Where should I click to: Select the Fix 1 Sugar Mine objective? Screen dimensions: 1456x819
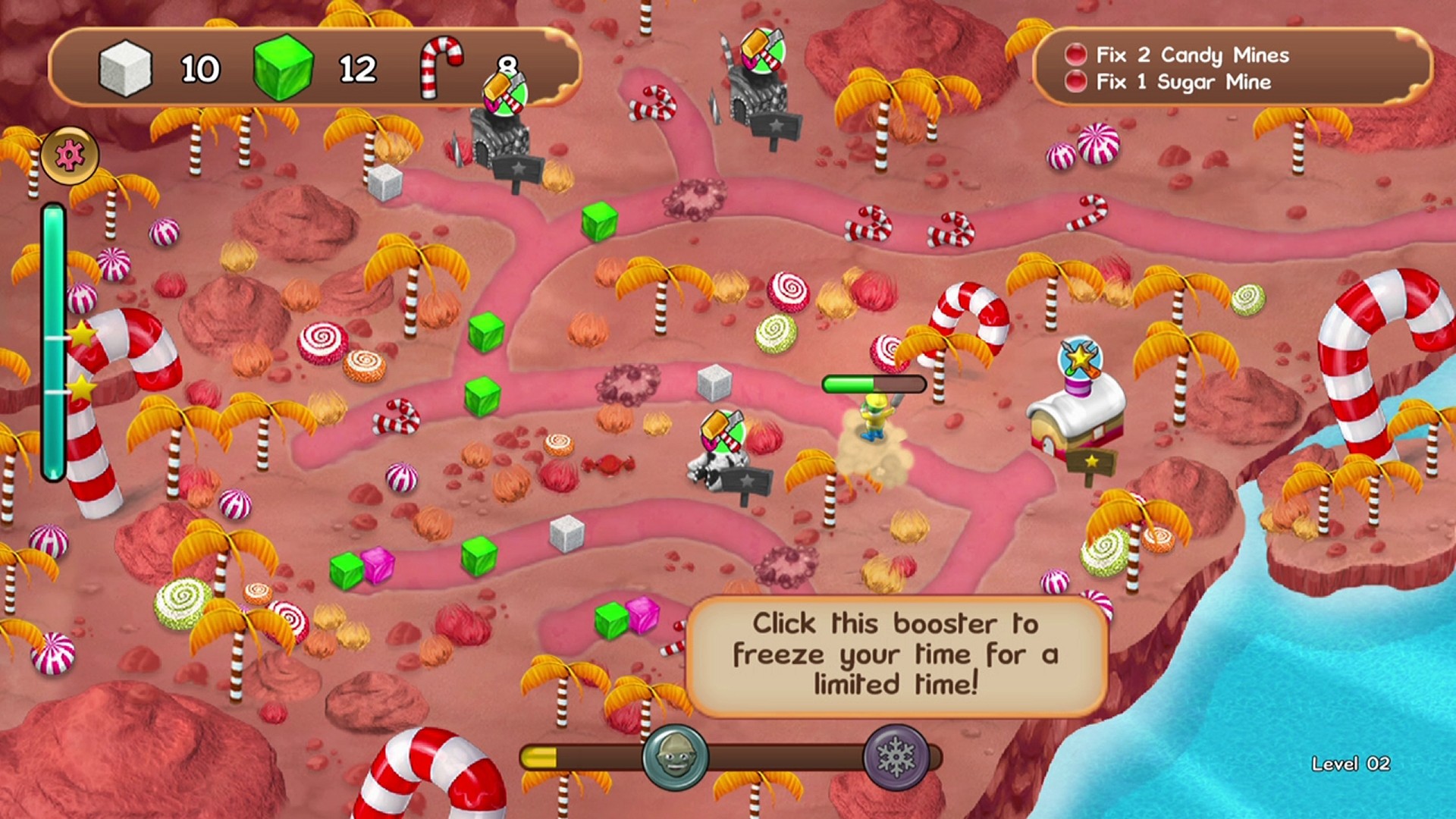pyautogui.click(x=1181, y=82)
